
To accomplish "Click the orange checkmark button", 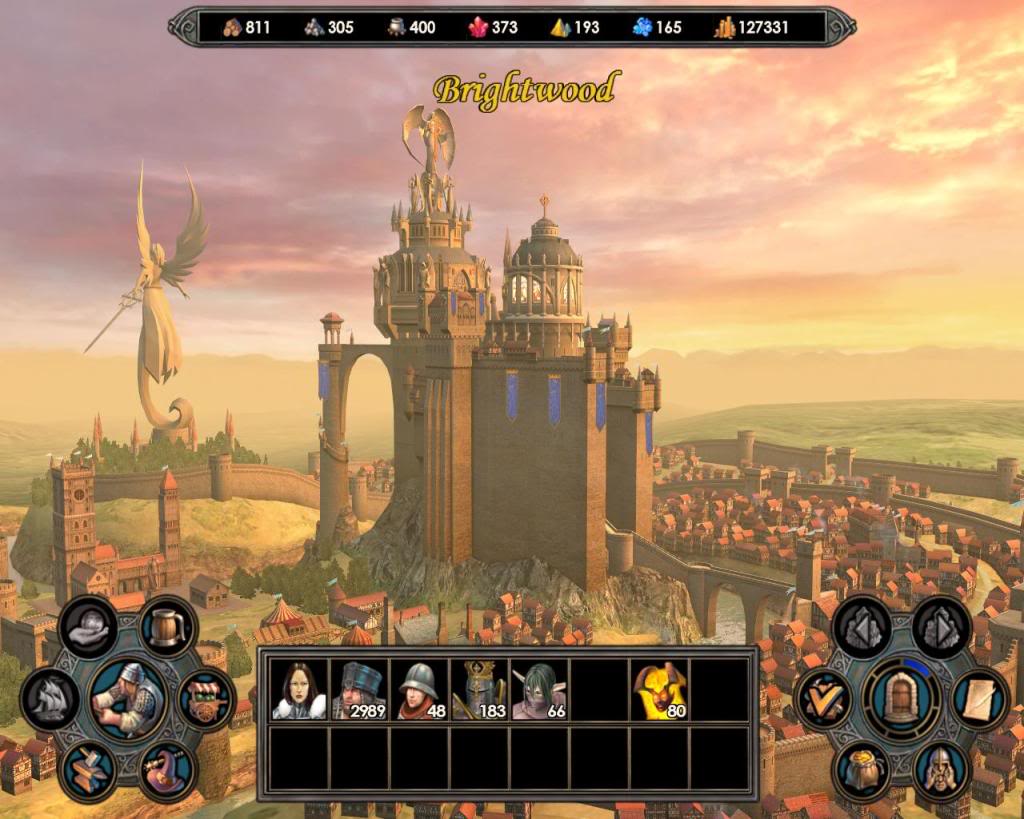I will point(824,698).
